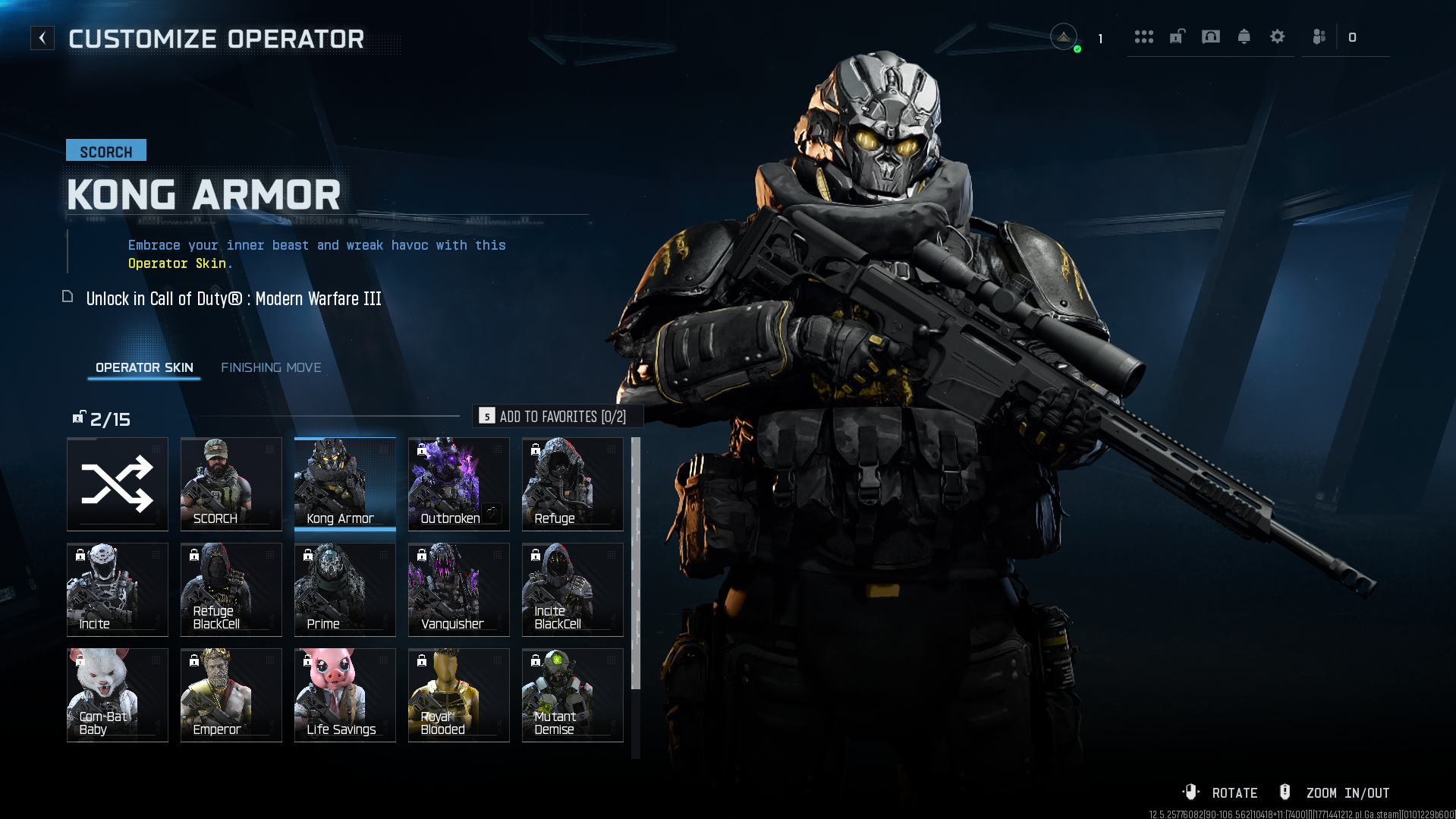Open settings with the gear icon
The image size is (1456, 819).
point(1277,36)
